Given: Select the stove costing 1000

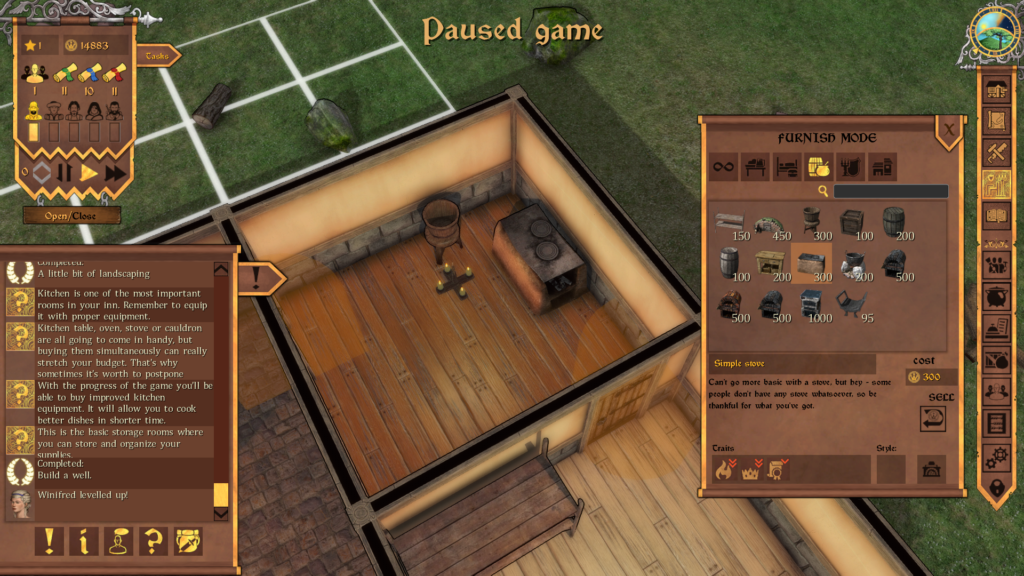Looking at the screenshot, I should point(810,304).
